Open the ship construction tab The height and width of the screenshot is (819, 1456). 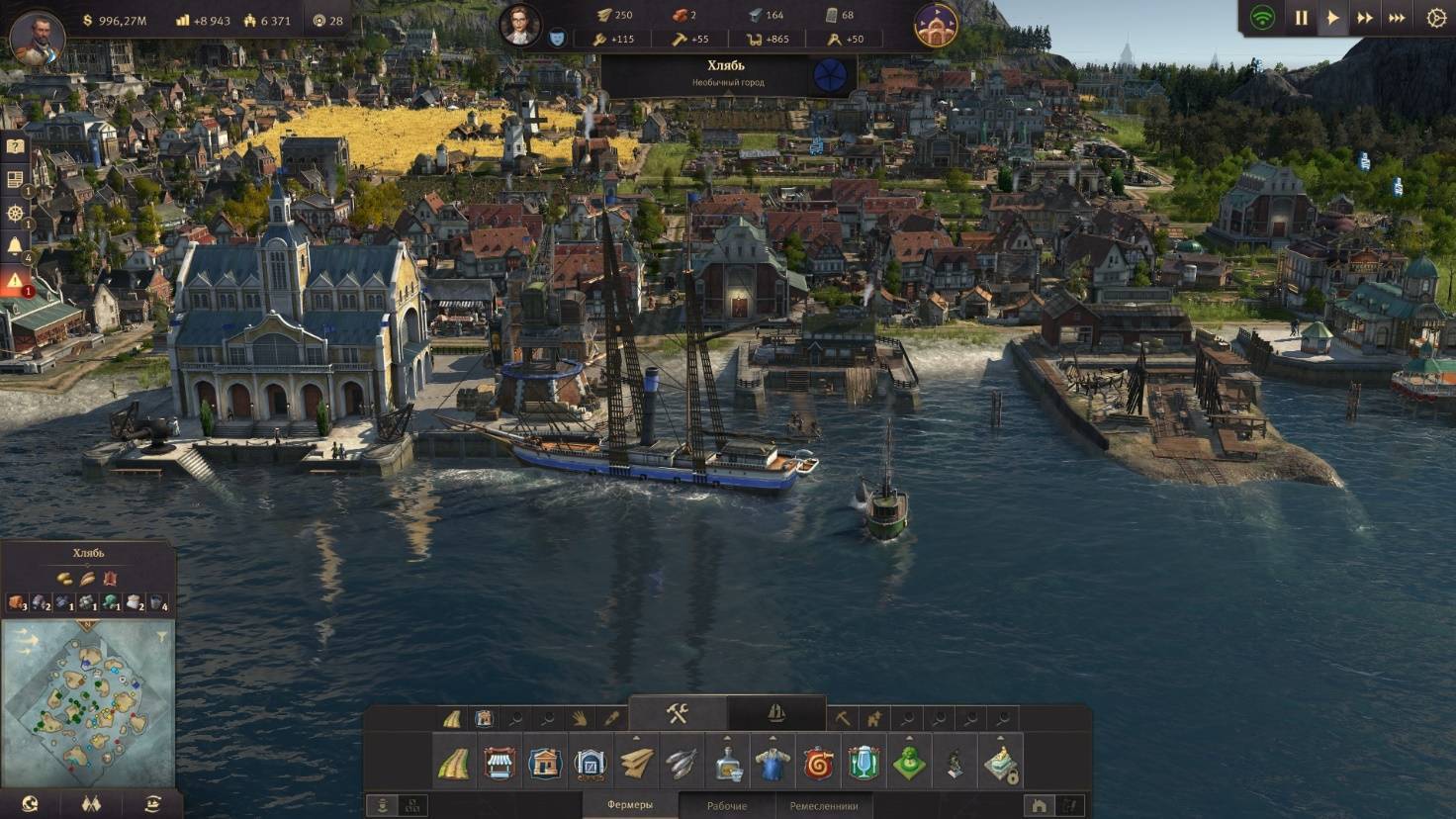point(776,713)
